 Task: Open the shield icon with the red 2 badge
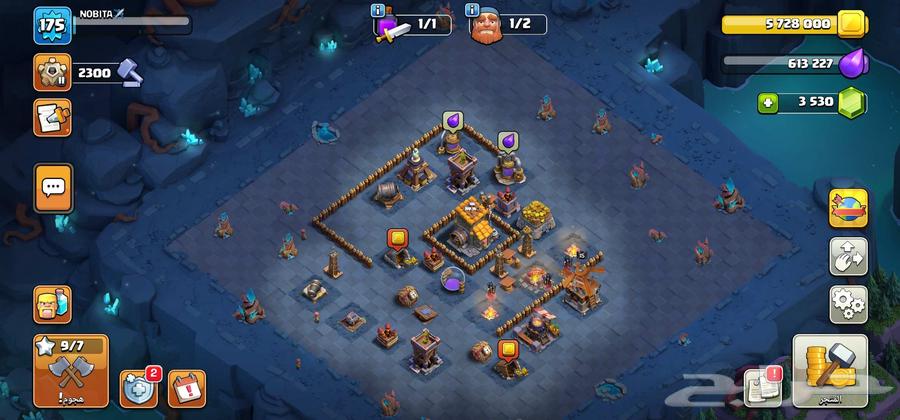138,387
